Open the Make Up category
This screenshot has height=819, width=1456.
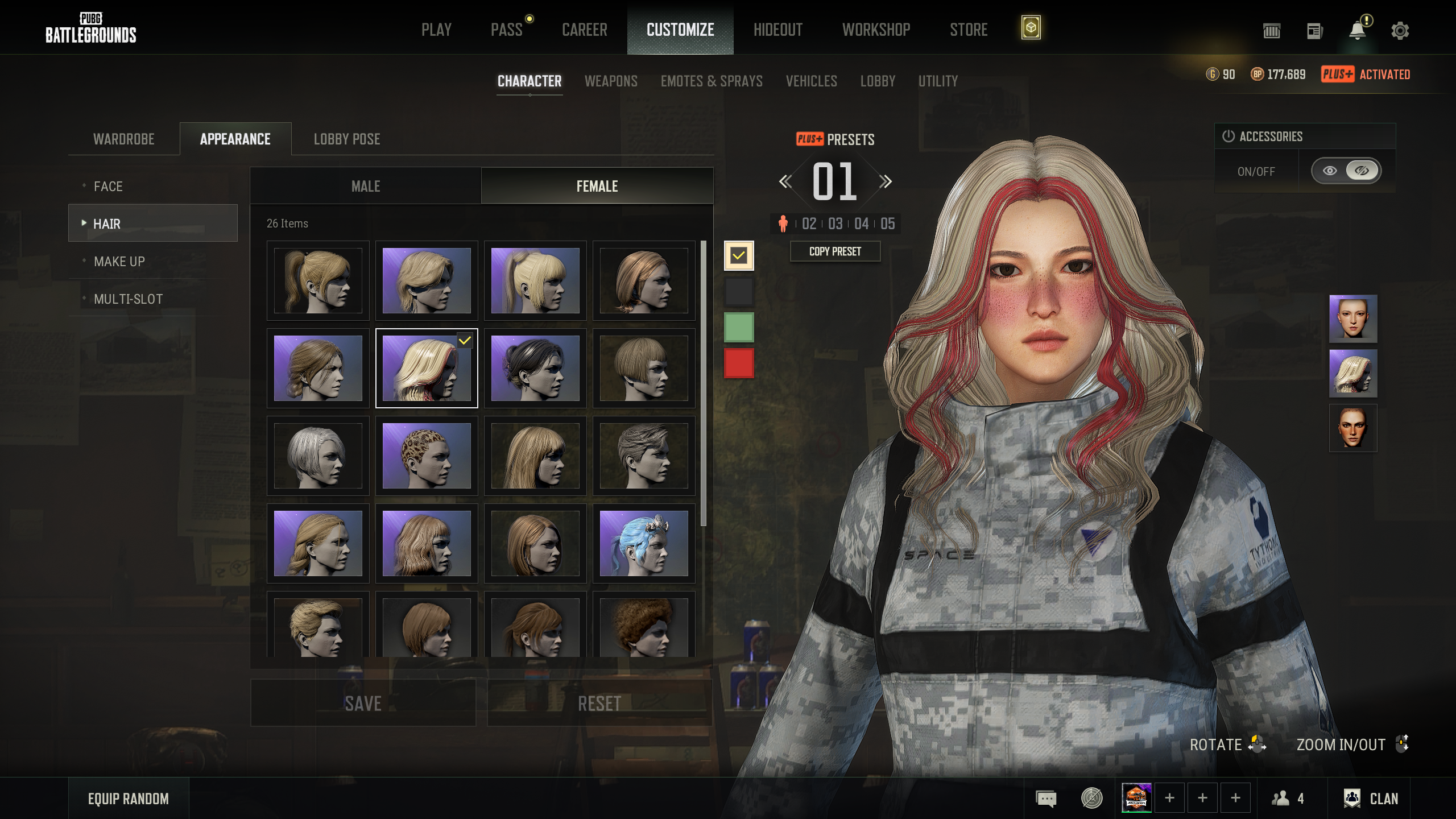click(119, 262)
